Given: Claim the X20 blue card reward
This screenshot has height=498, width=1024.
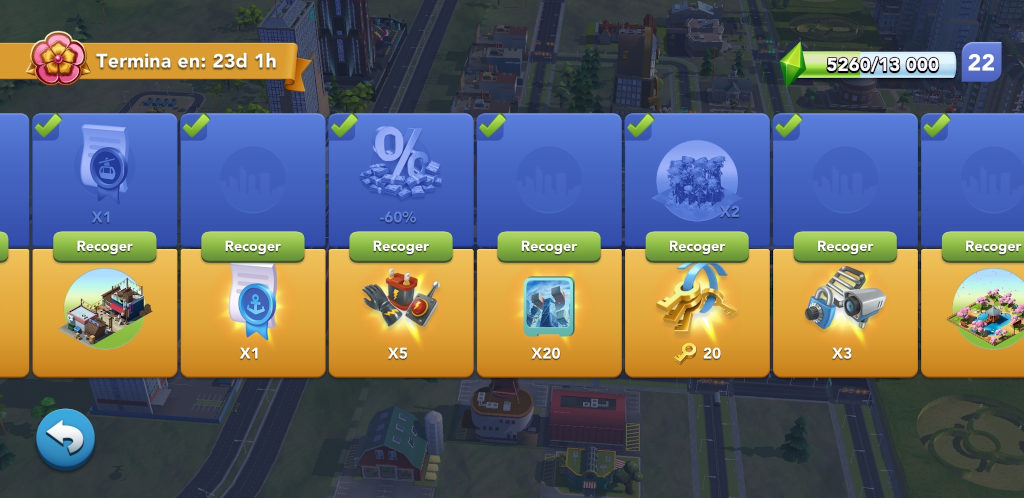Looking at the screenshot, I should (548, 246).
